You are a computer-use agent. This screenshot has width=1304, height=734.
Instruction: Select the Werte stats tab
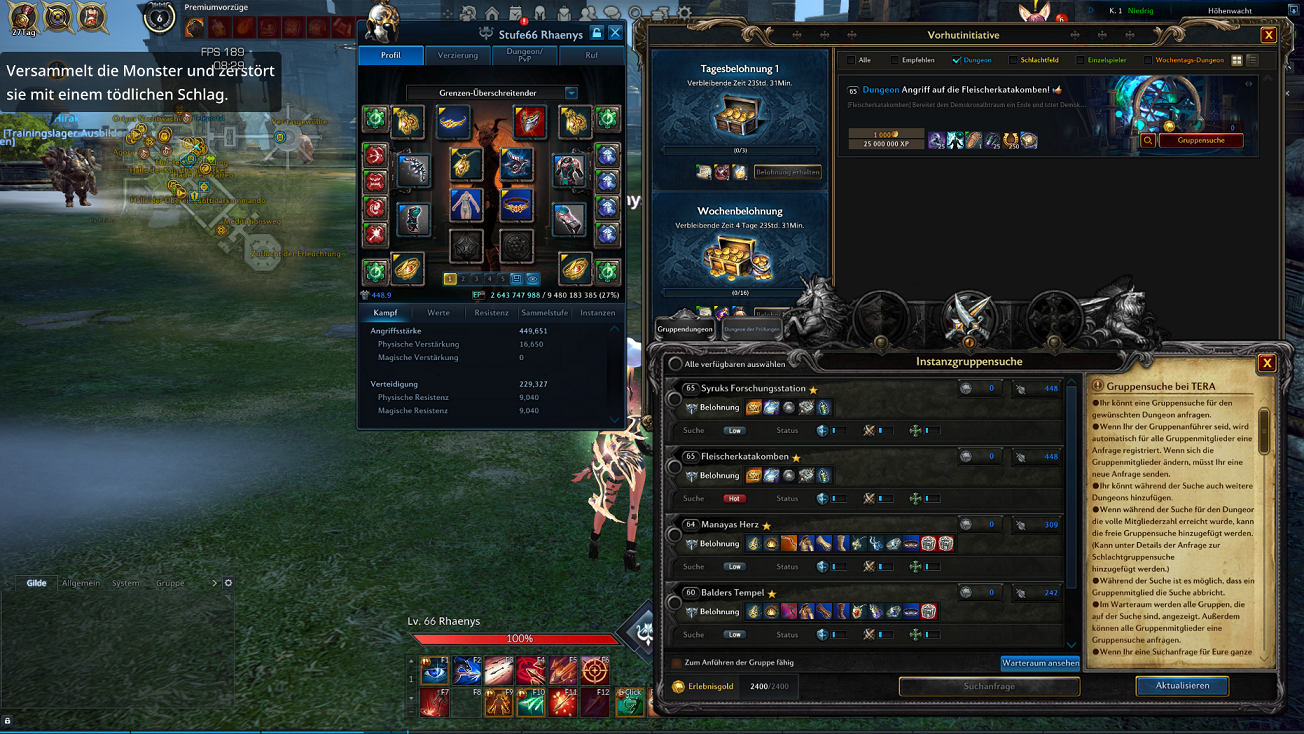(x=438, y=313)
